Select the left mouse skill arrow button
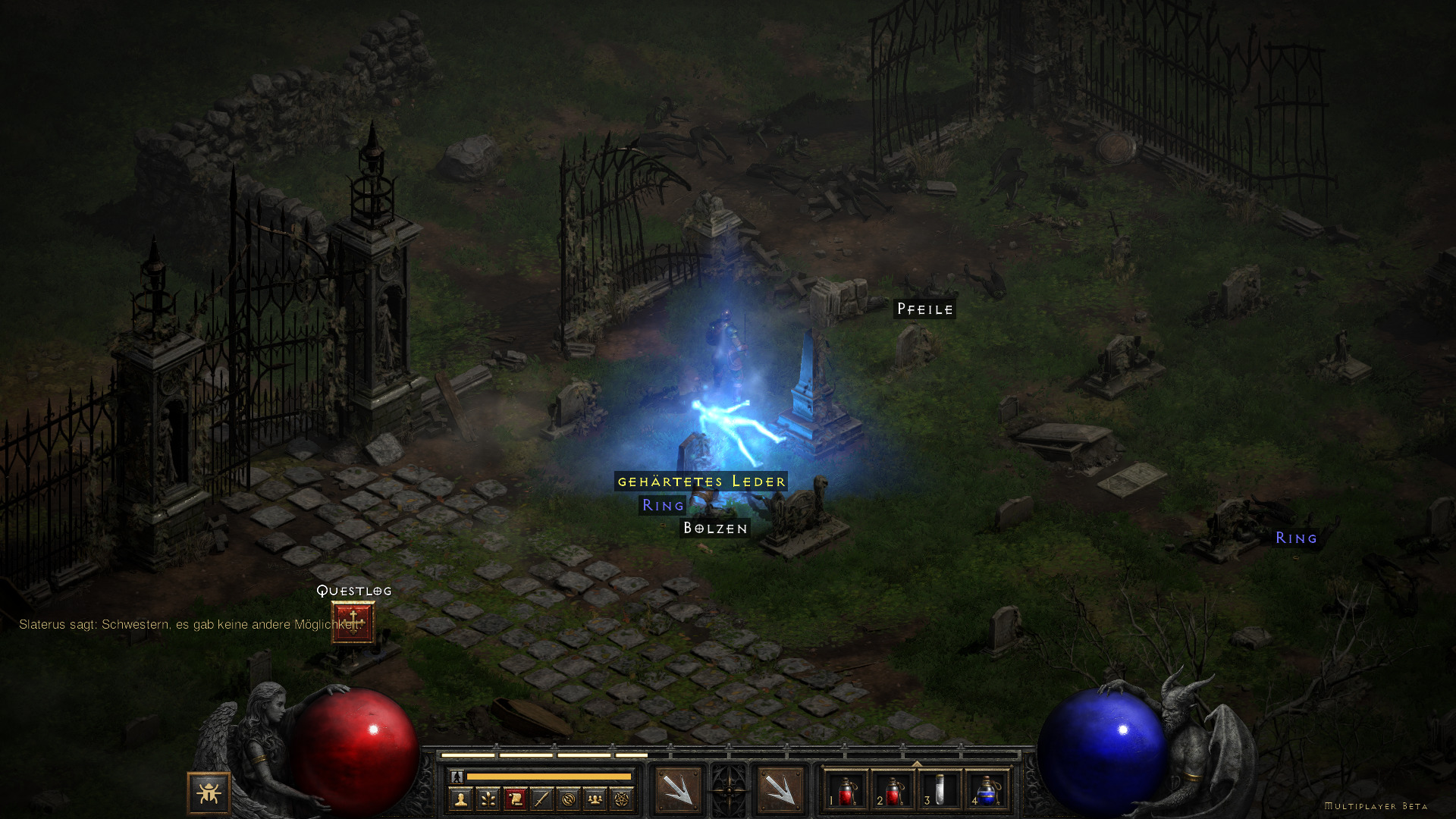This screenshot has height=819, width=1456. click(678, 790)
